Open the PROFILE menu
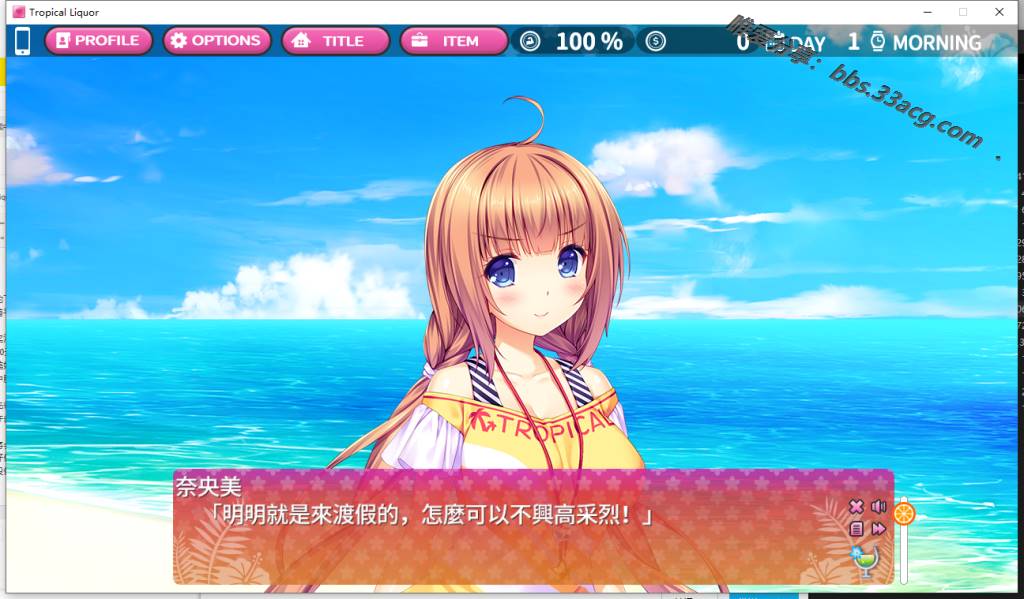Screen dimensions: 1024x599 tap(98, 41)
